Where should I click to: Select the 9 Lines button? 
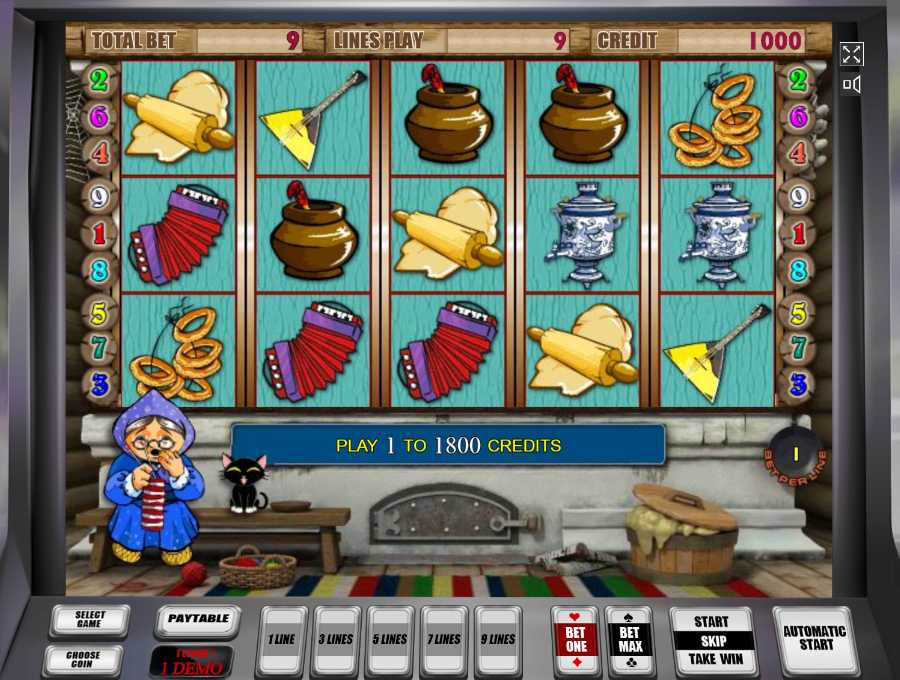tap(497, 639)
